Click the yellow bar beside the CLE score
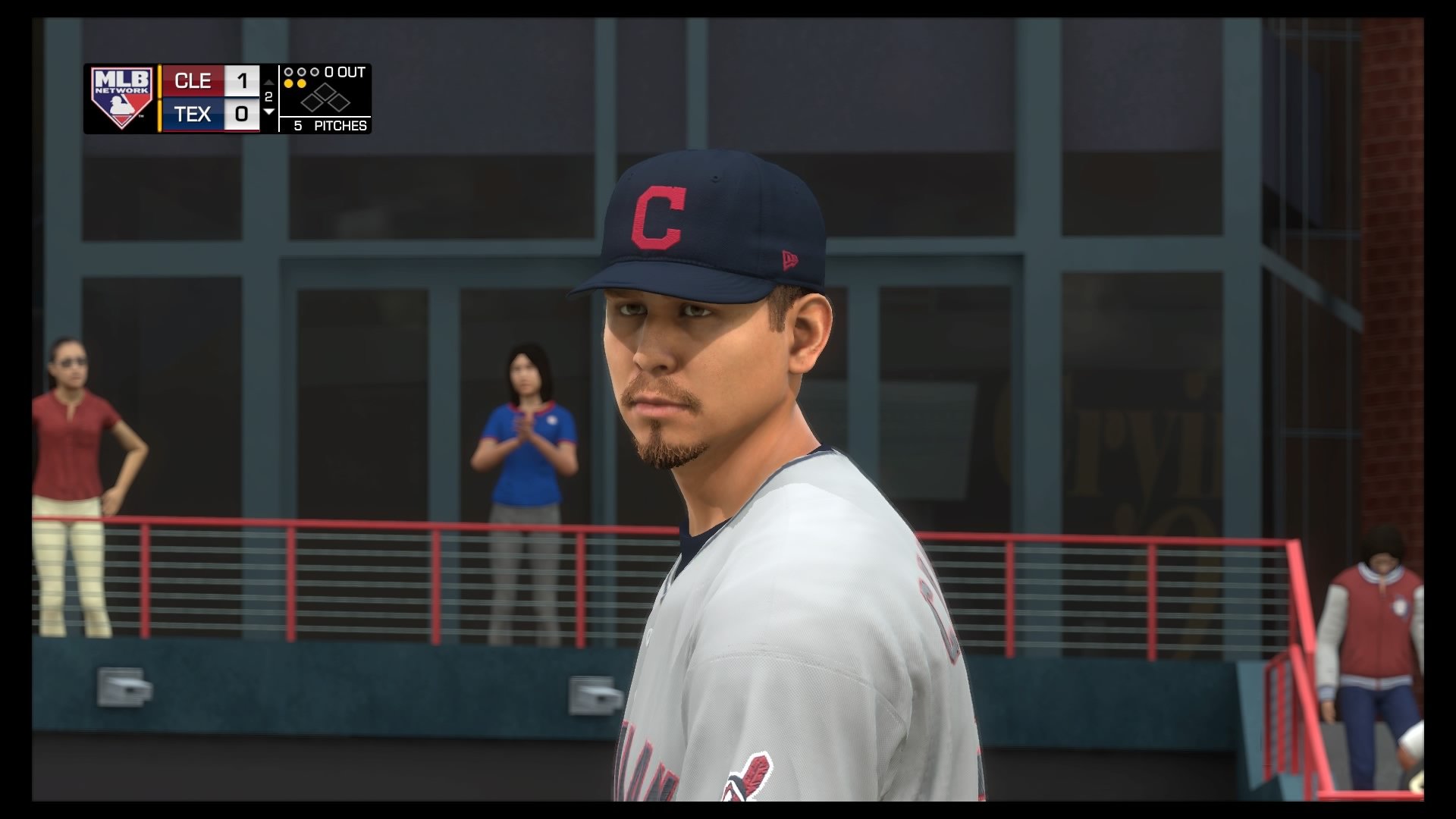Screen dimensions: 1456x819 pyautogui.click(x=158, y=81)
